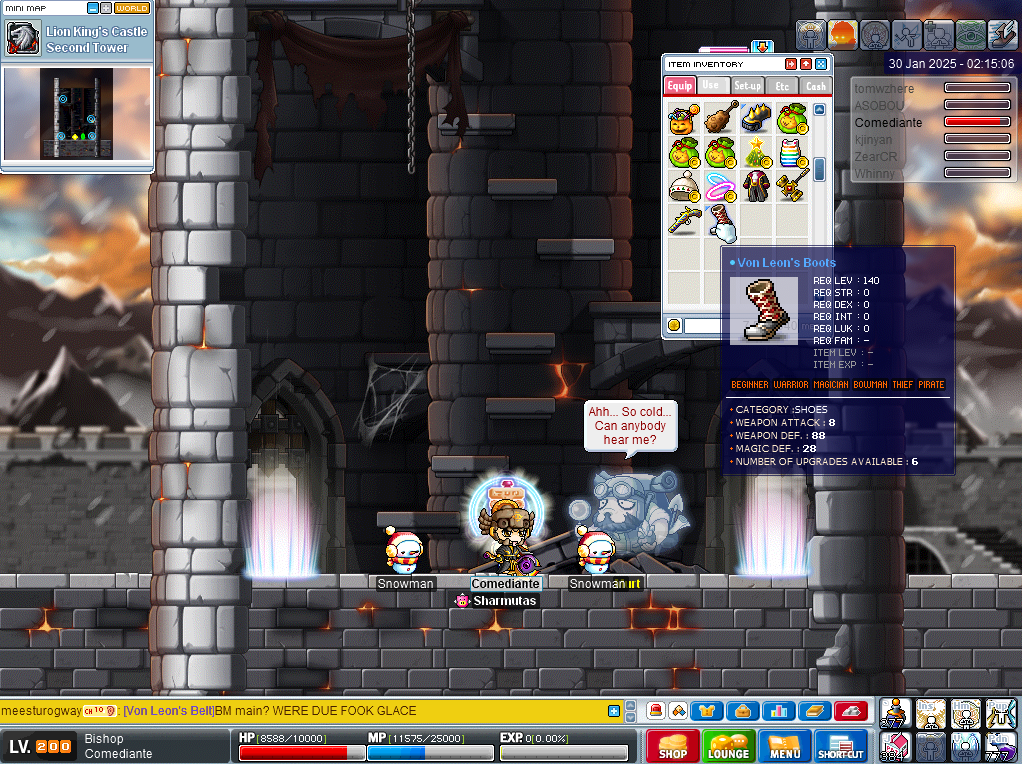Switch to the Use inventory tab
The image size is (1022, 764).
click(711, 86)
